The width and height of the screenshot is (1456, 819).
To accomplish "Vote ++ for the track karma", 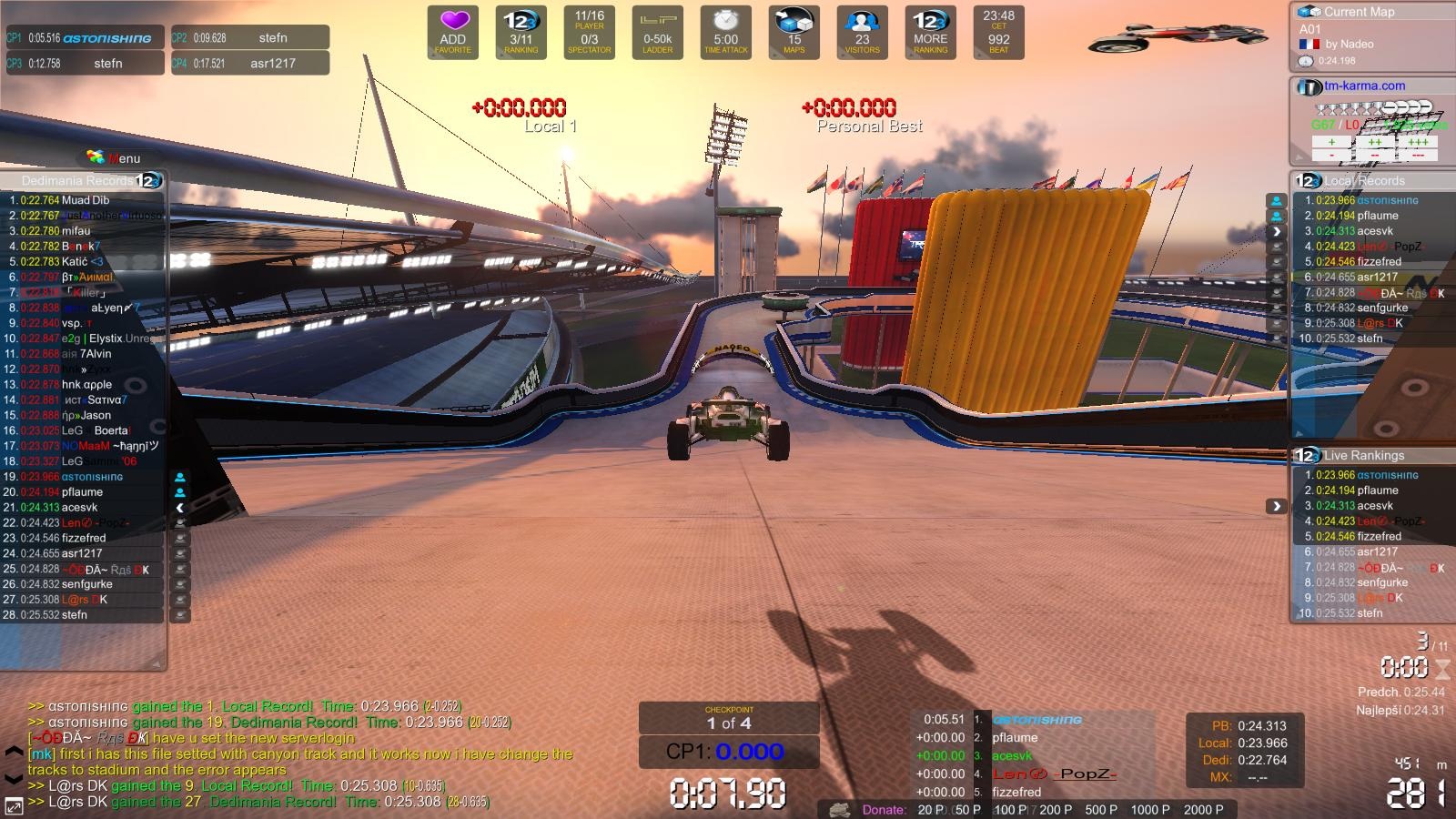I will tap(1374, 142).
